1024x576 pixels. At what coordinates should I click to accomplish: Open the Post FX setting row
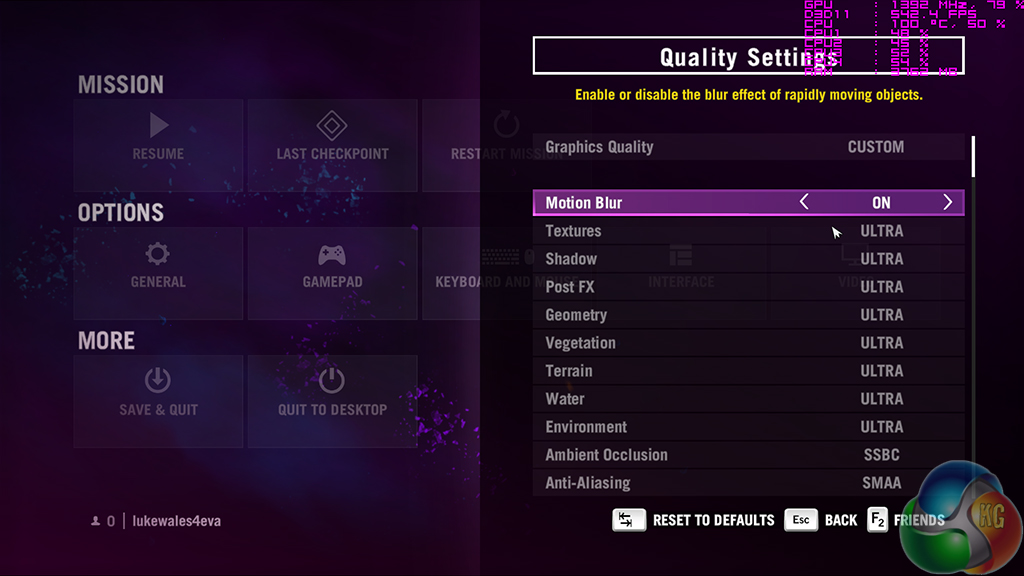click(x=748, y=287)
